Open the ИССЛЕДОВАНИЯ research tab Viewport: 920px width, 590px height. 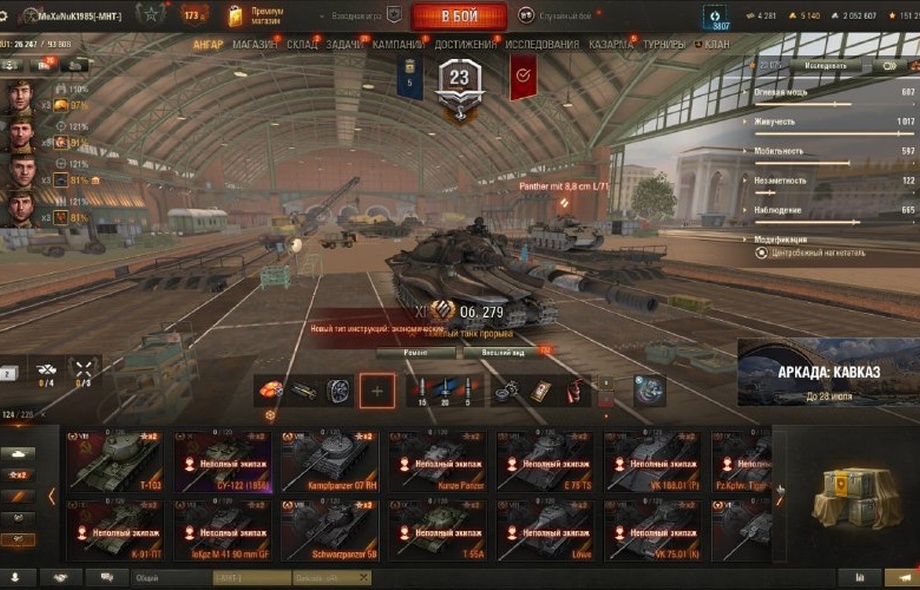point(542,45)
